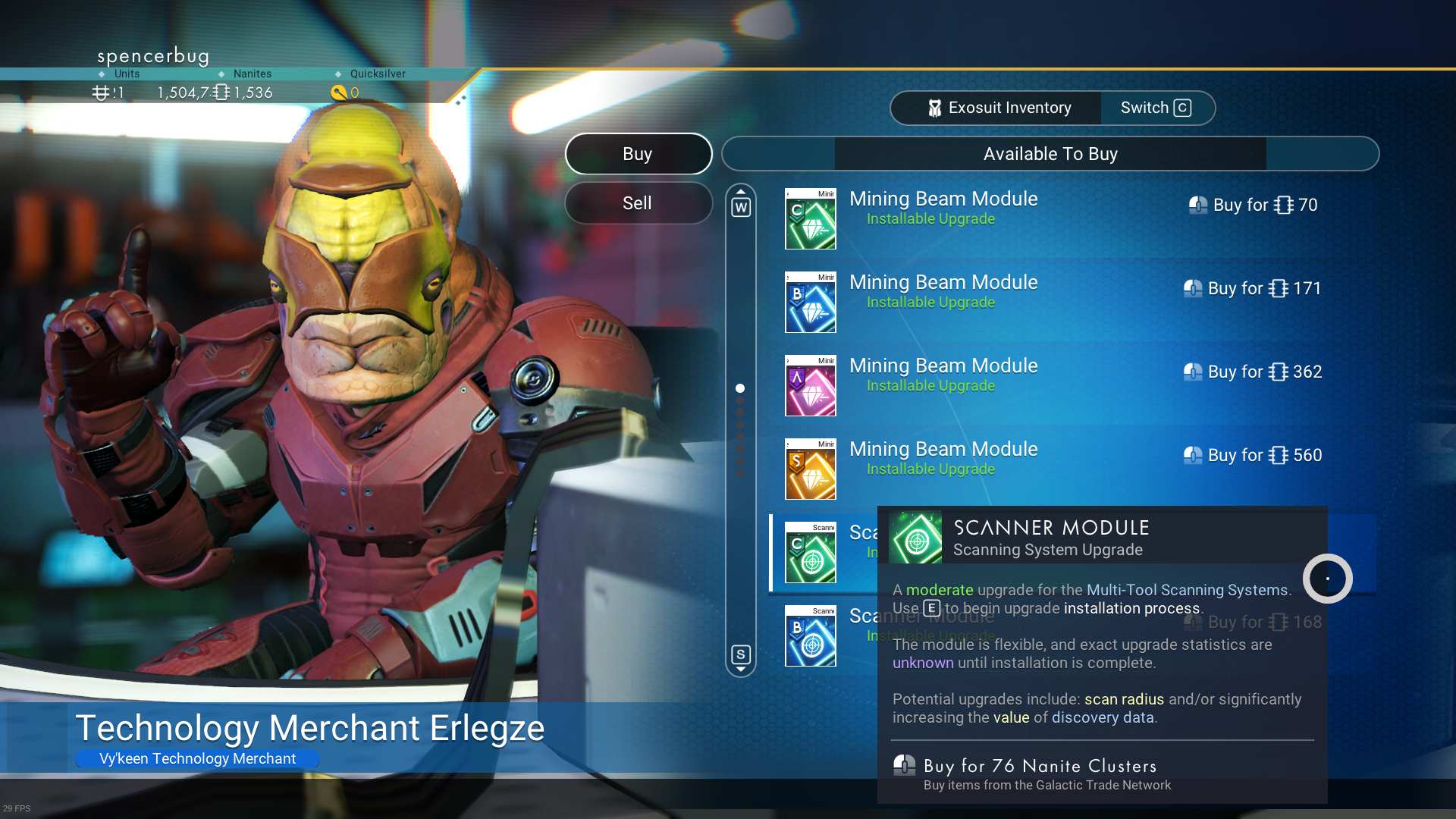The width and height of the screenshot is (1456, 819).
Task: Open the Exosuit Inventory selector
Action: 998,108
